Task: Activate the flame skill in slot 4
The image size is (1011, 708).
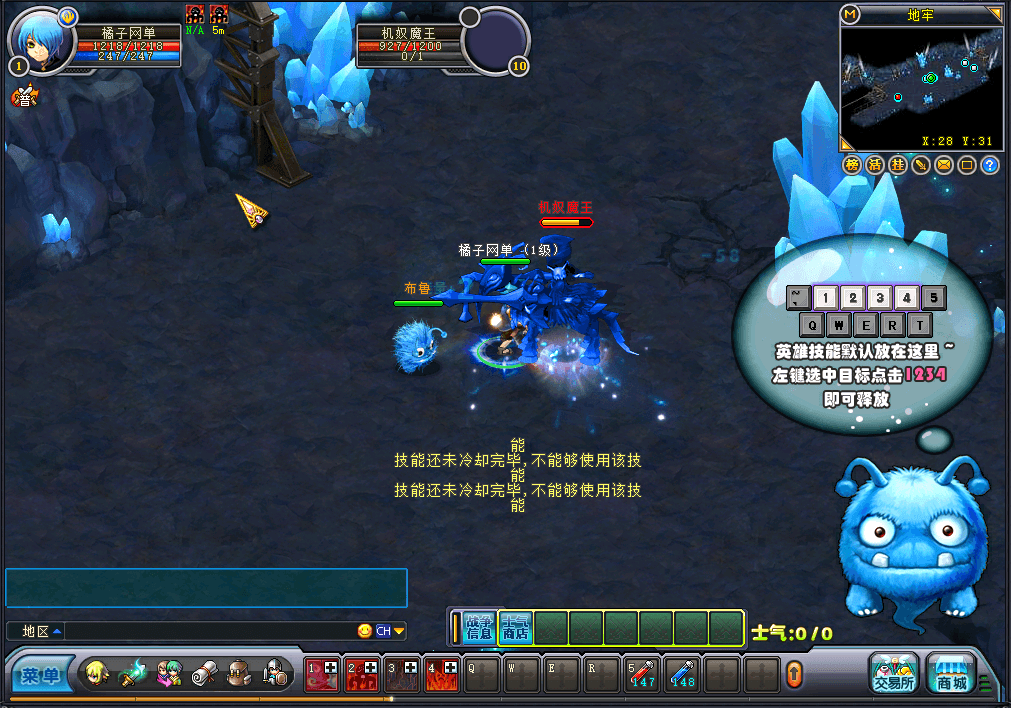Action: (x=441, y=675)
